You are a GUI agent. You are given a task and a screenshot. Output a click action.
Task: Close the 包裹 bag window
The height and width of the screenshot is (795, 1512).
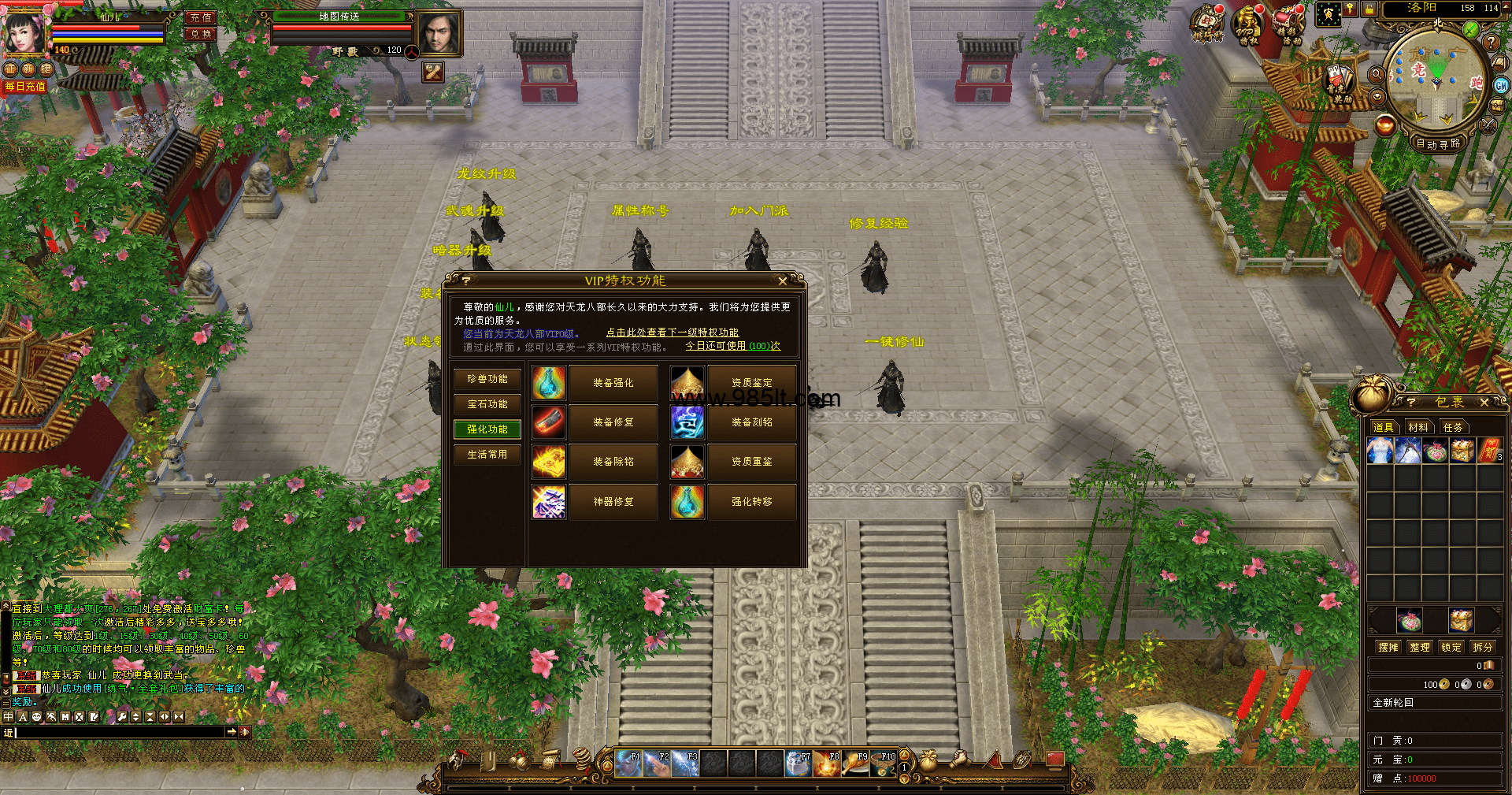click(x=1484, y=403)
